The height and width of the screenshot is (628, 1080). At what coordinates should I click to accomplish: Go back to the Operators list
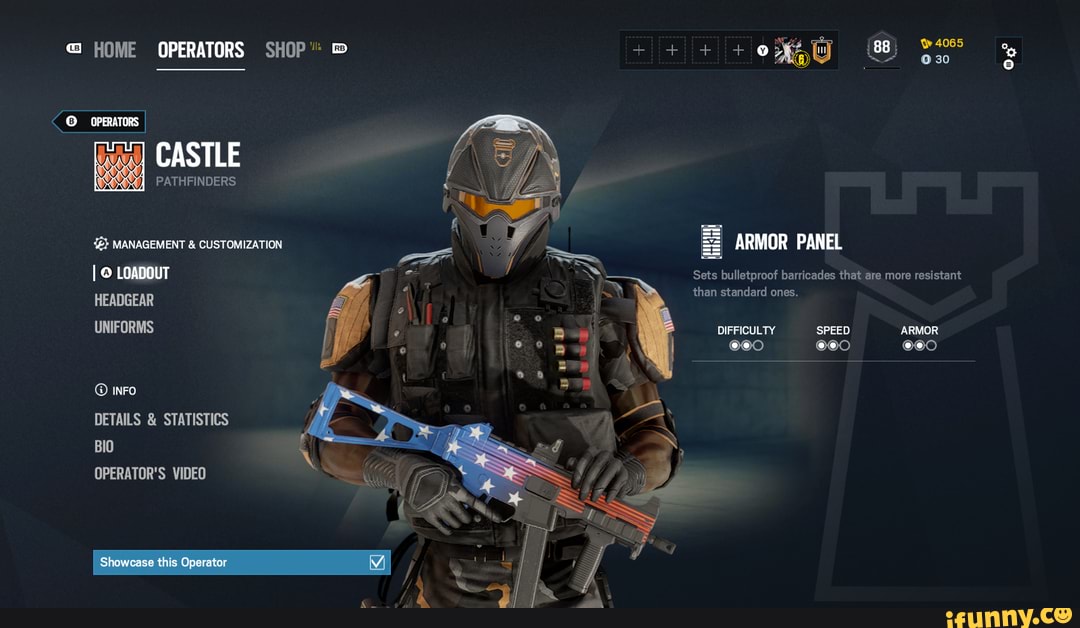point(100,122)
